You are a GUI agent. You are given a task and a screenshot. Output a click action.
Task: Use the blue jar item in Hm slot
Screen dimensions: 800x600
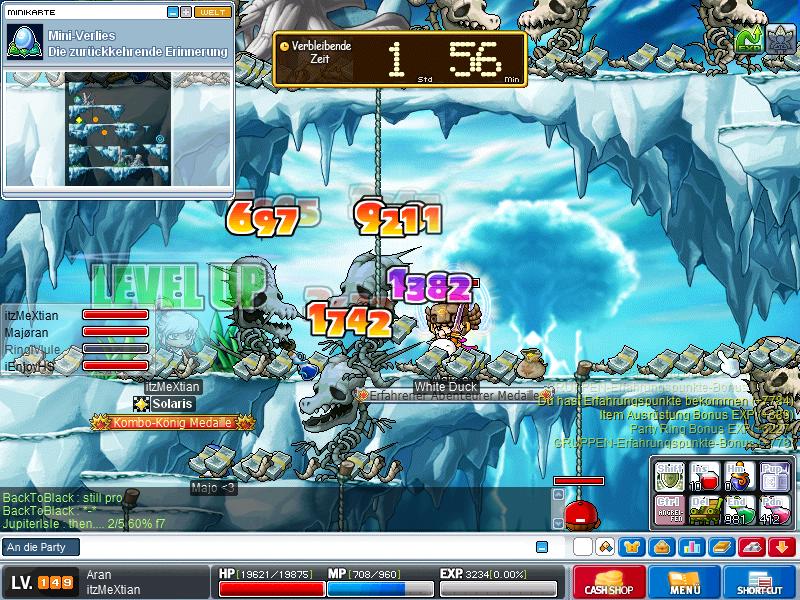coord(739,476)
